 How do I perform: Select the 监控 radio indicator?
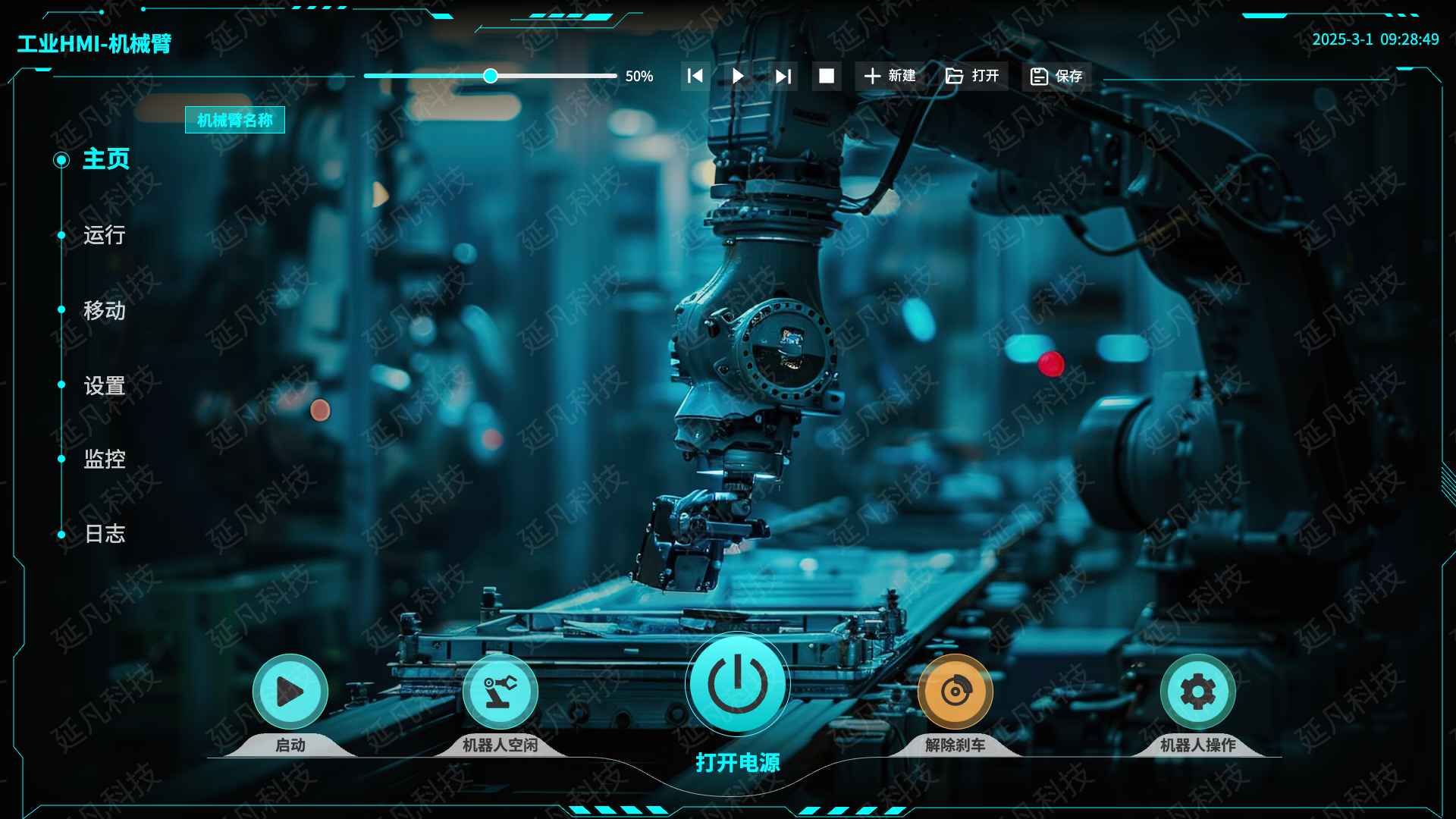pyautogui.click(x=61, y=458)
